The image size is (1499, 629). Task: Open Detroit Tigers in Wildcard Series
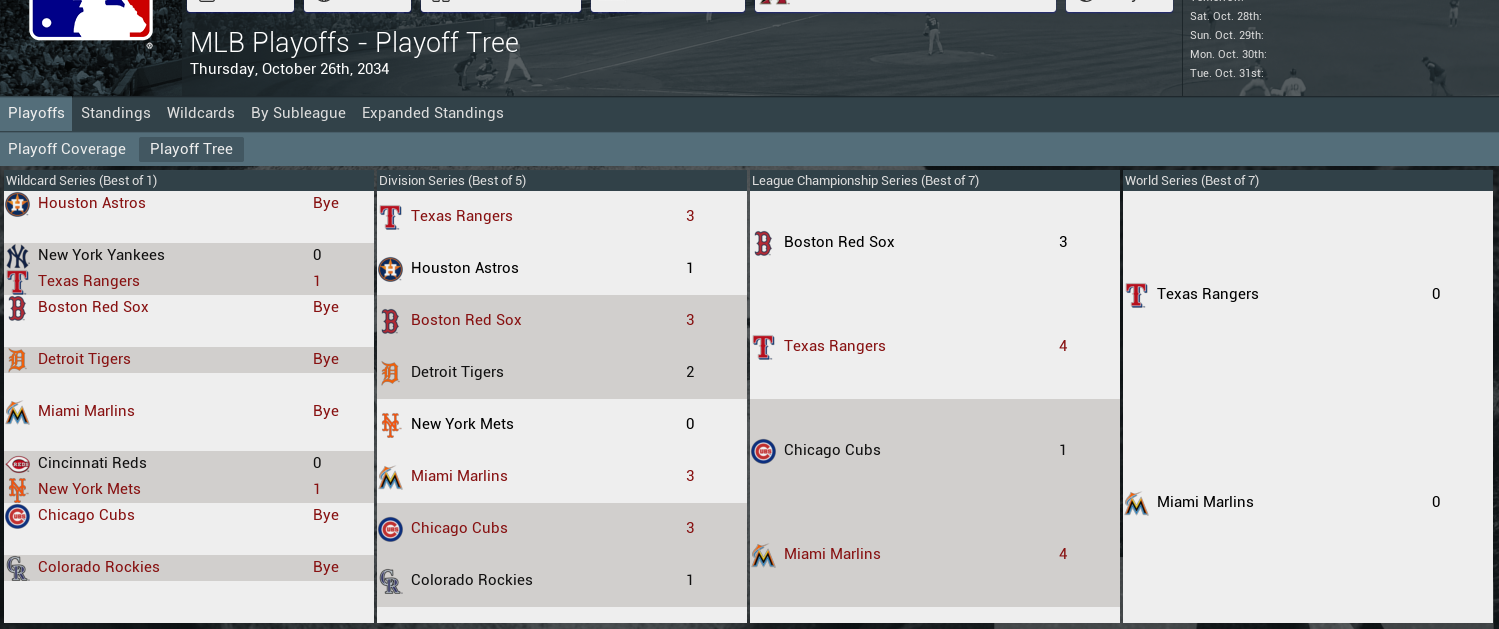coord(84,359)
